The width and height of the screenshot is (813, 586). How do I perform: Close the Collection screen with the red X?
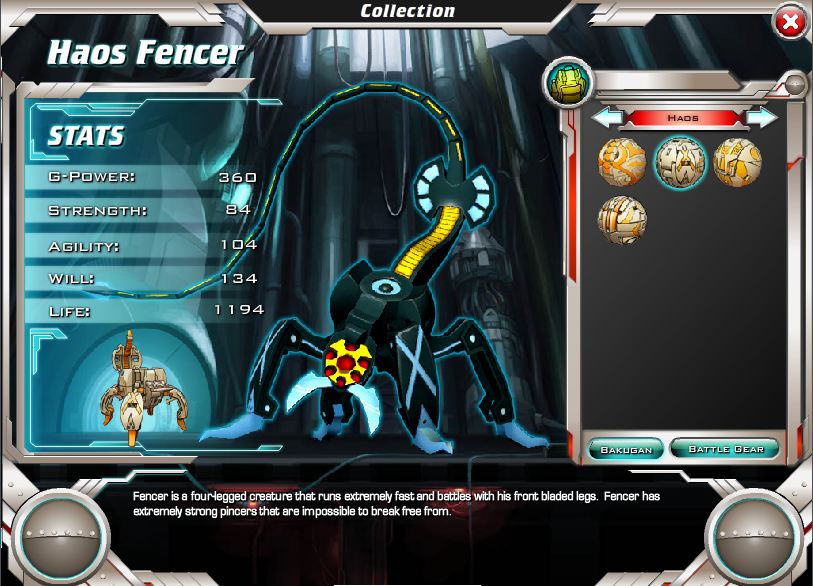tap(790, 22)
